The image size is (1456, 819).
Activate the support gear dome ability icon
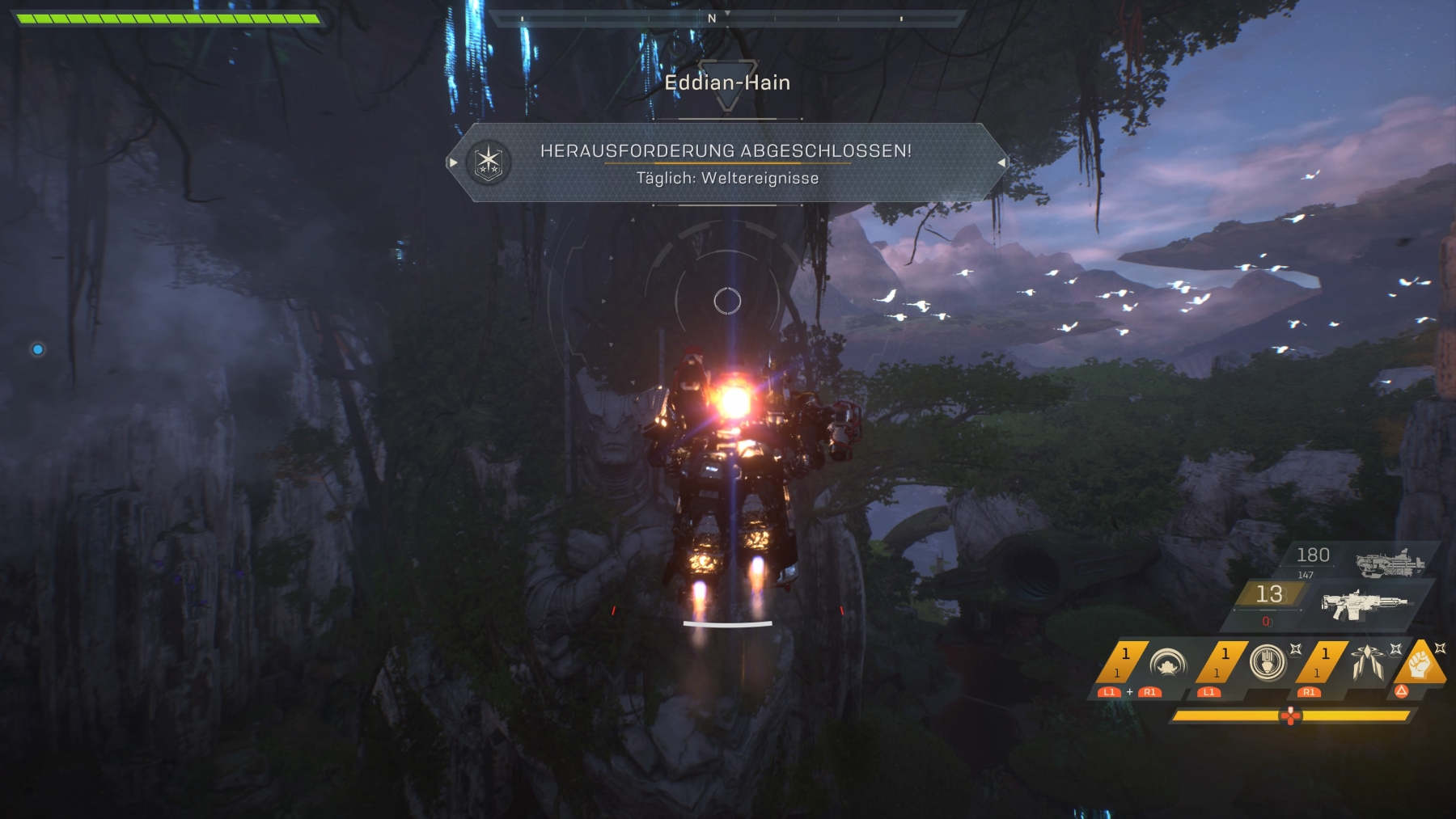tap(1167, 664)
